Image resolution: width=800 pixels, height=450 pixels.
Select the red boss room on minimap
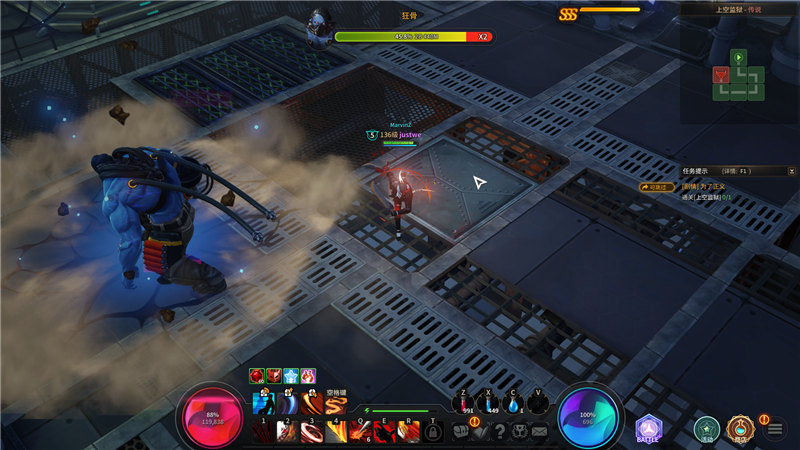click(720, 75)
